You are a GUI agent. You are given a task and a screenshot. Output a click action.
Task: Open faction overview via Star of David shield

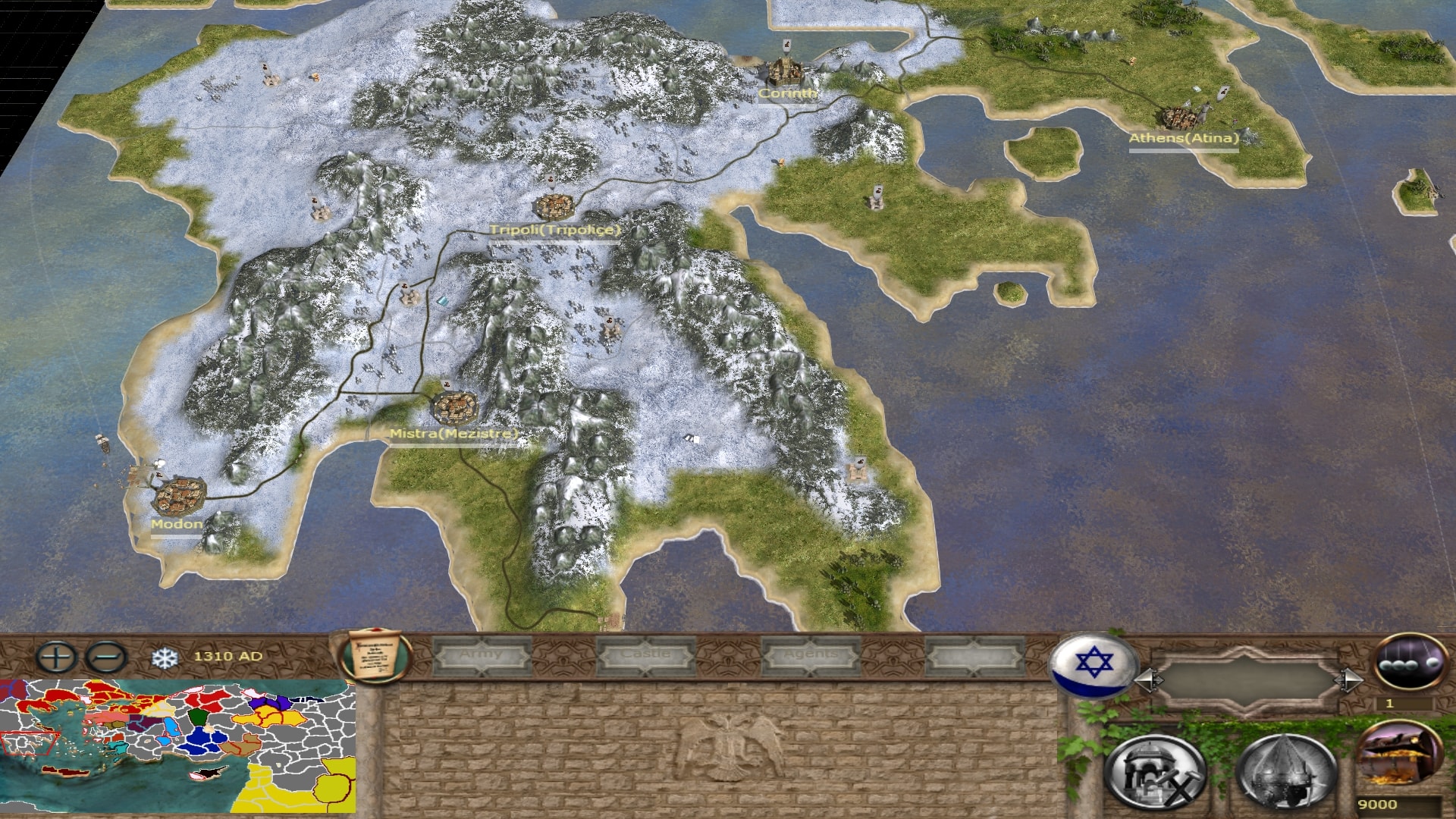point(1093,664)
